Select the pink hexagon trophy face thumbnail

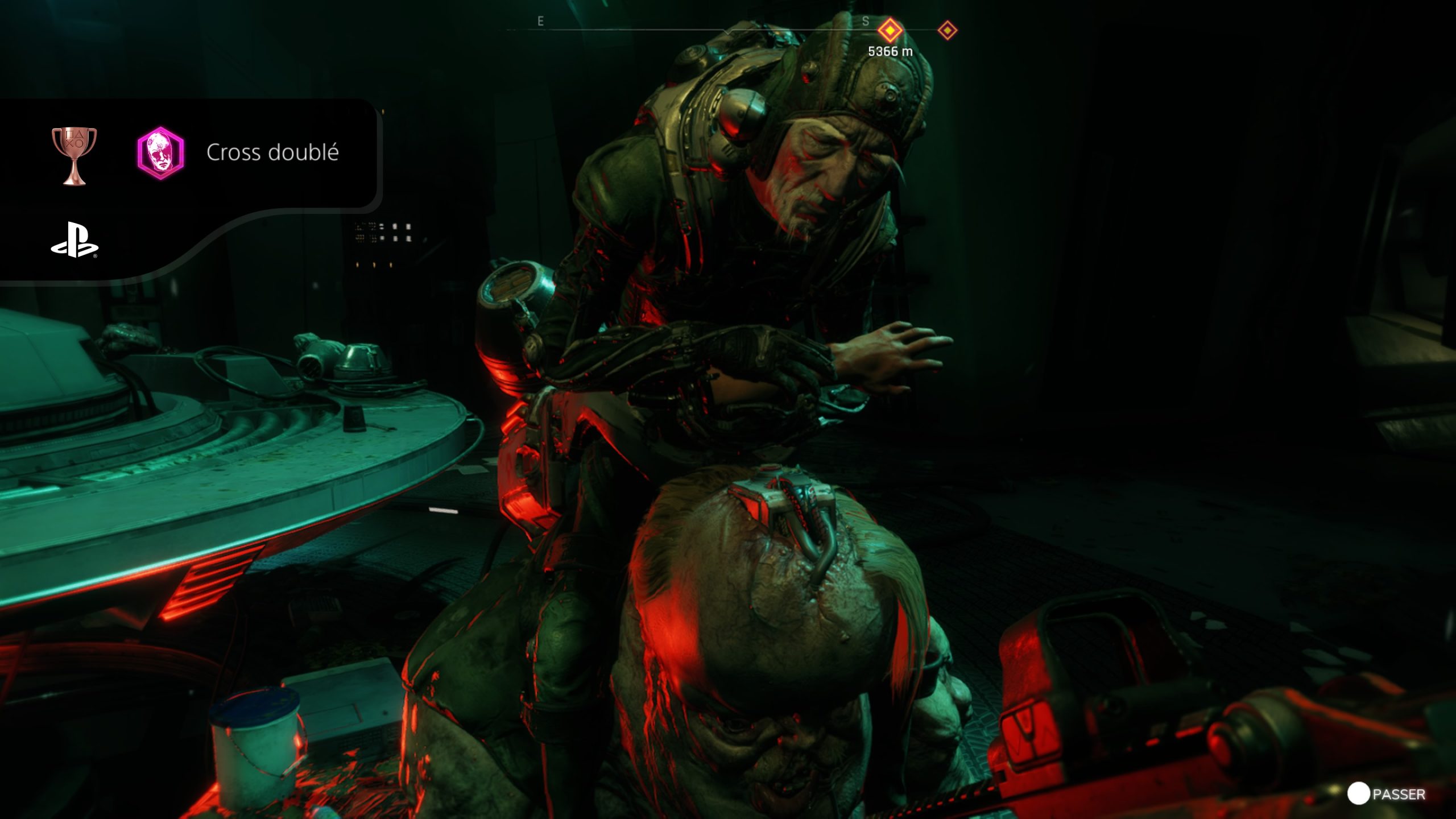(161, 153)
